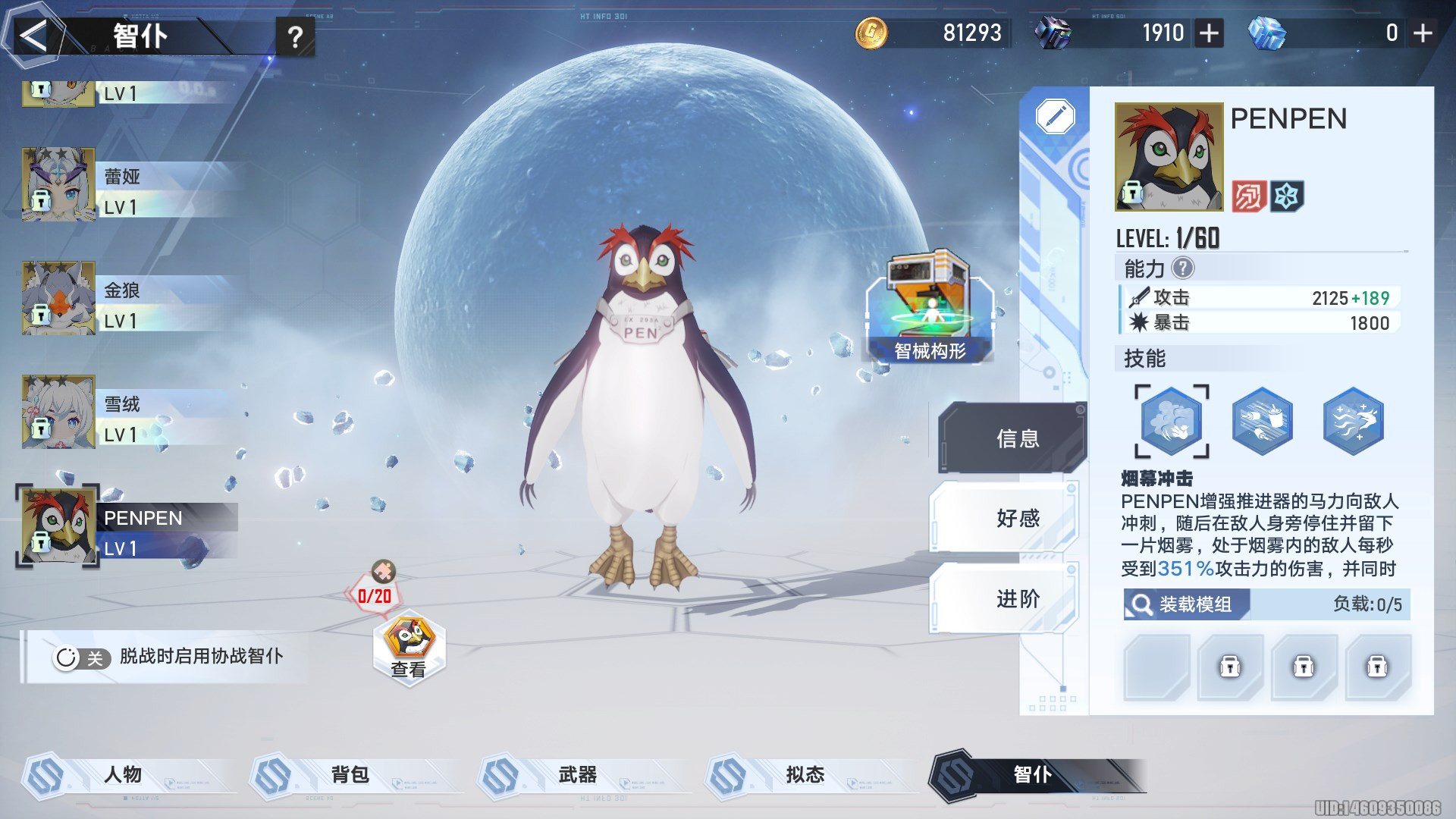Open the 背包 bottom tab
This screenshot has width=1456, height=819.
pyautogui.click(x=350, y=774)
